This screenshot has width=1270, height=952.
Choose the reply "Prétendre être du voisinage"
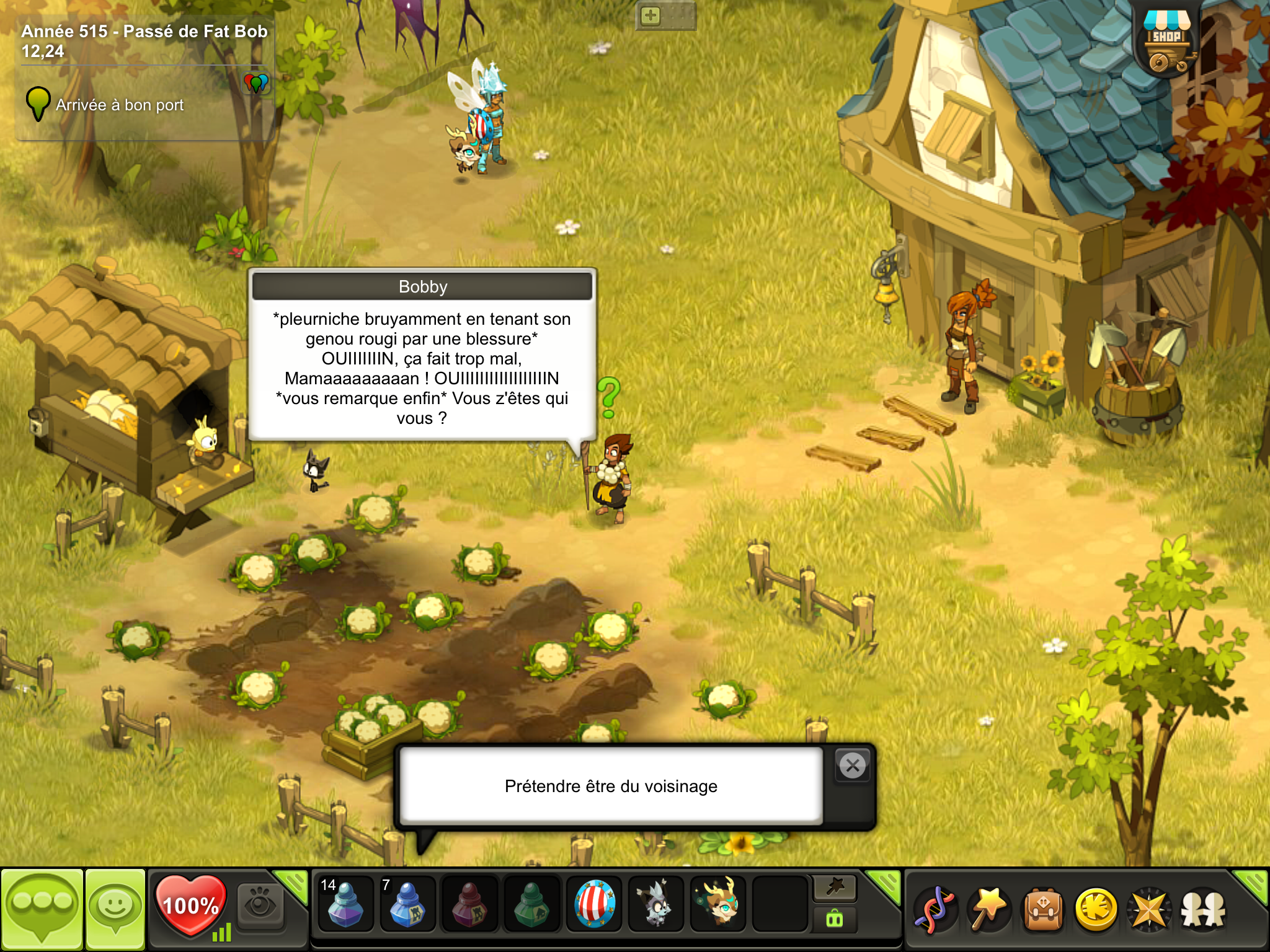coord(611,786)
